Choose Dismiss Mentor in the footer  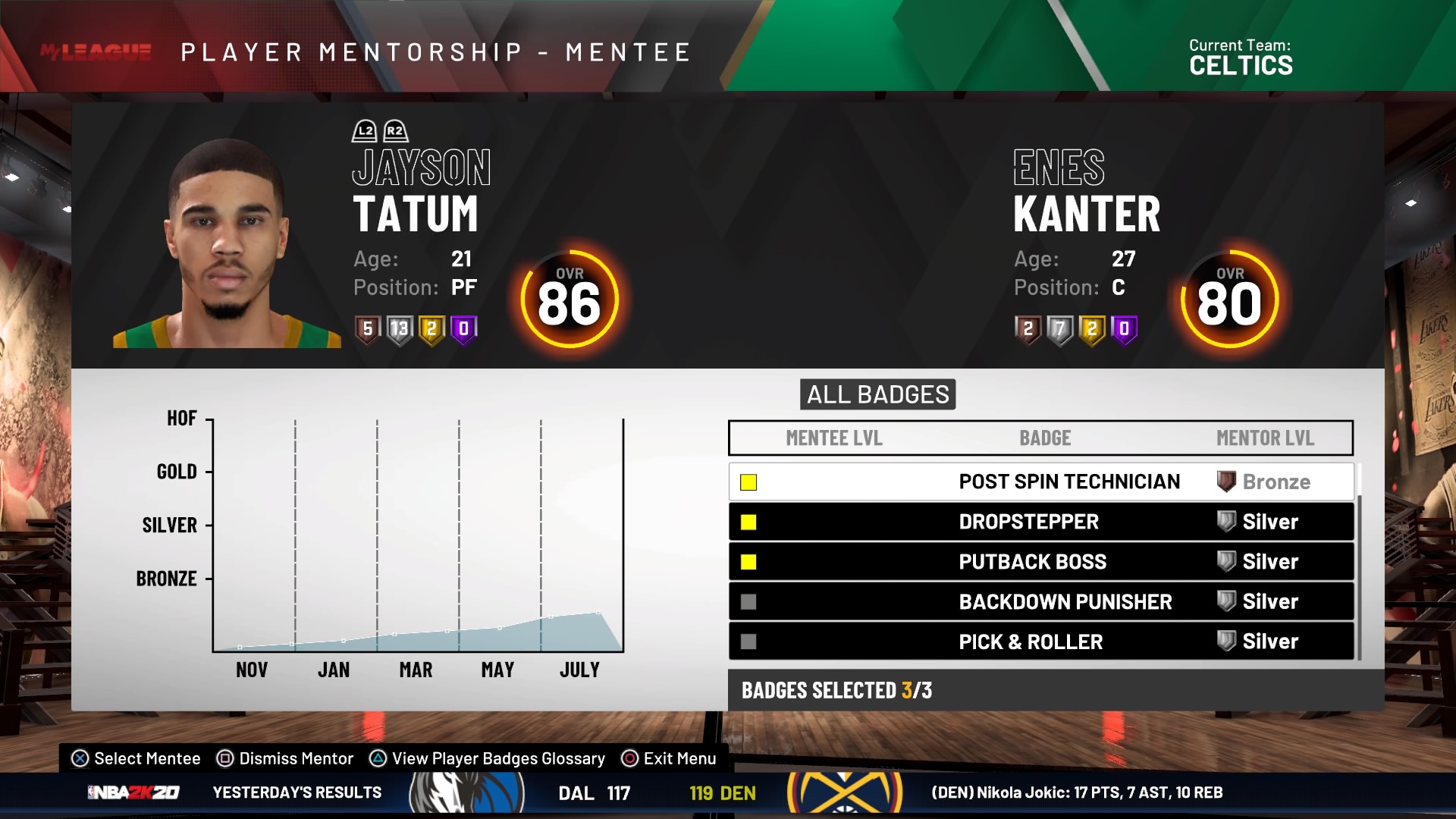point(285,758)
